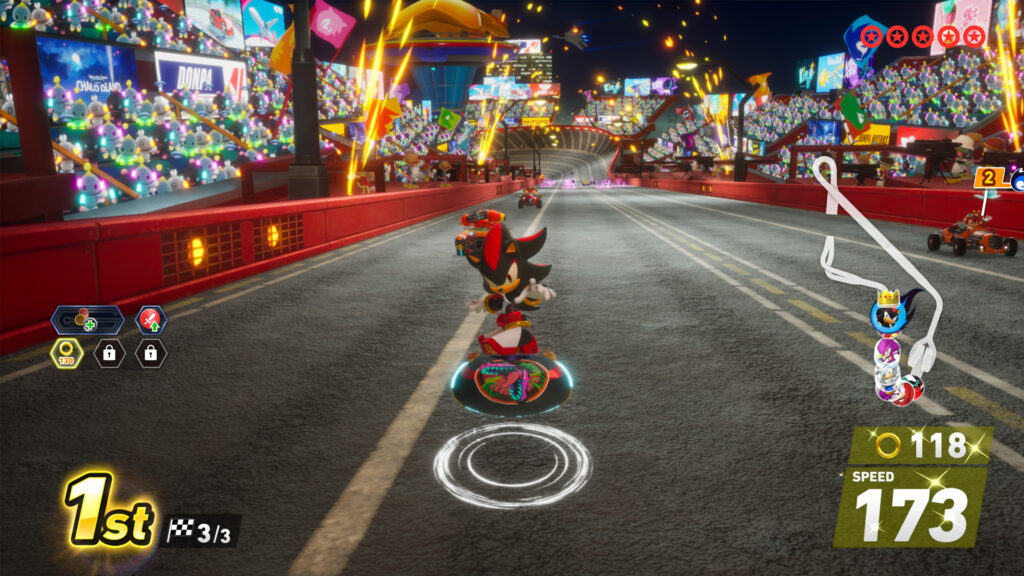
Task: Select the gold ring 130 gadget slot
Action: click(x=66, y=353)
